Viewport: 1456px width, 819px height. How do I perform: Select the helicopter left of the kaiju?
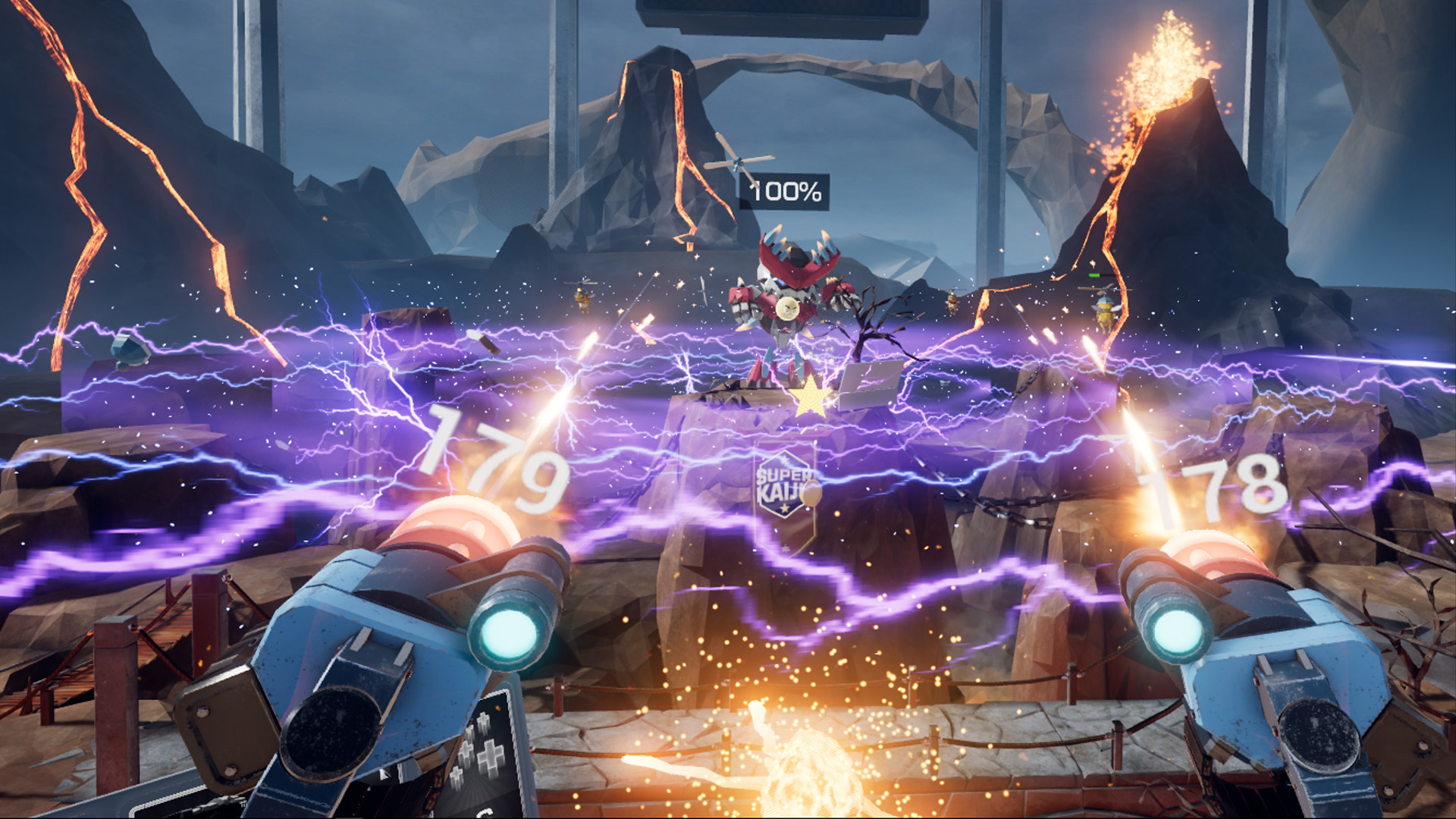coord(581,293)
